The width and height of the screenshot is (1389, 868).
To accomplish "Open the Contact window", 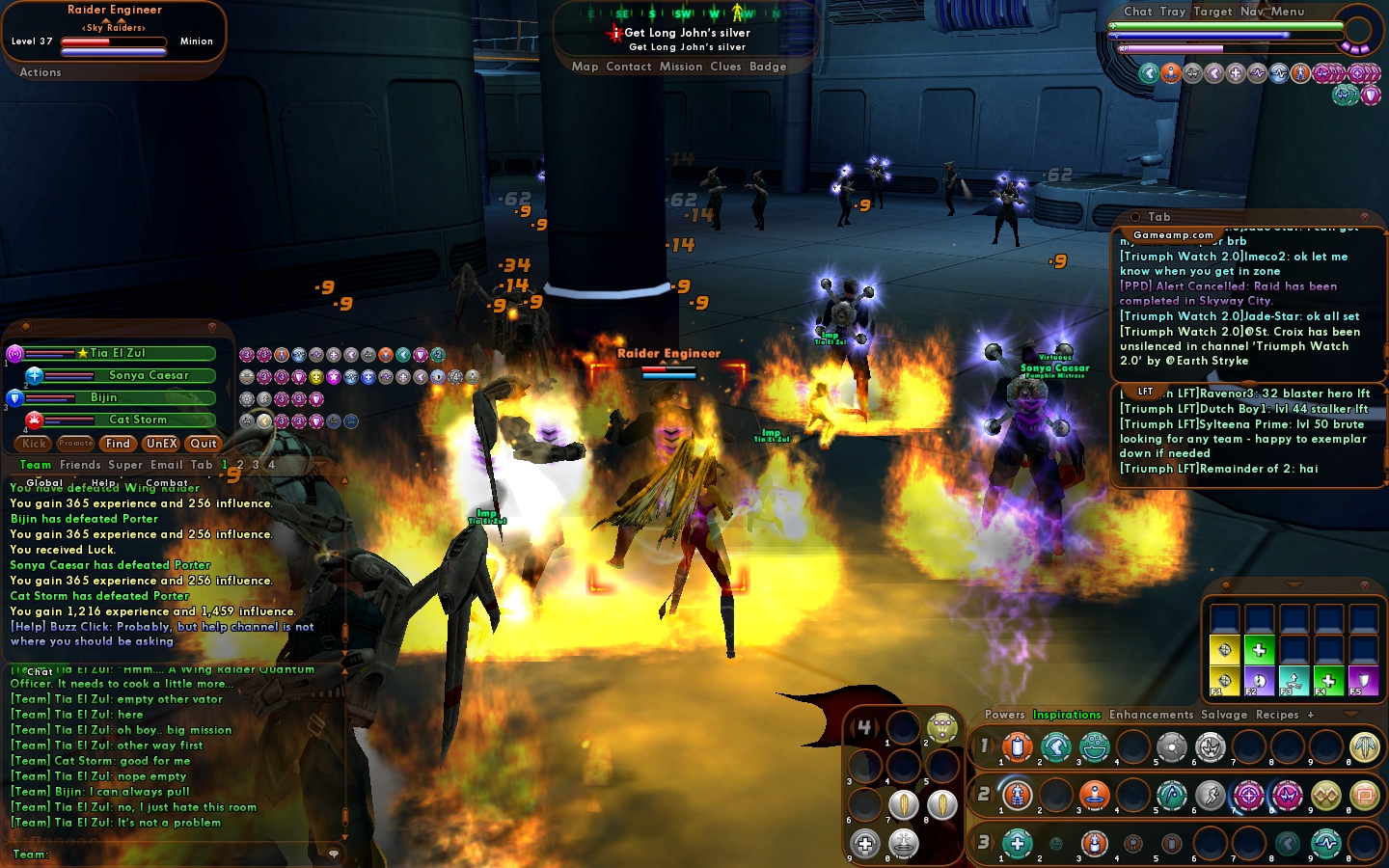I will click(x=629, y=67).
